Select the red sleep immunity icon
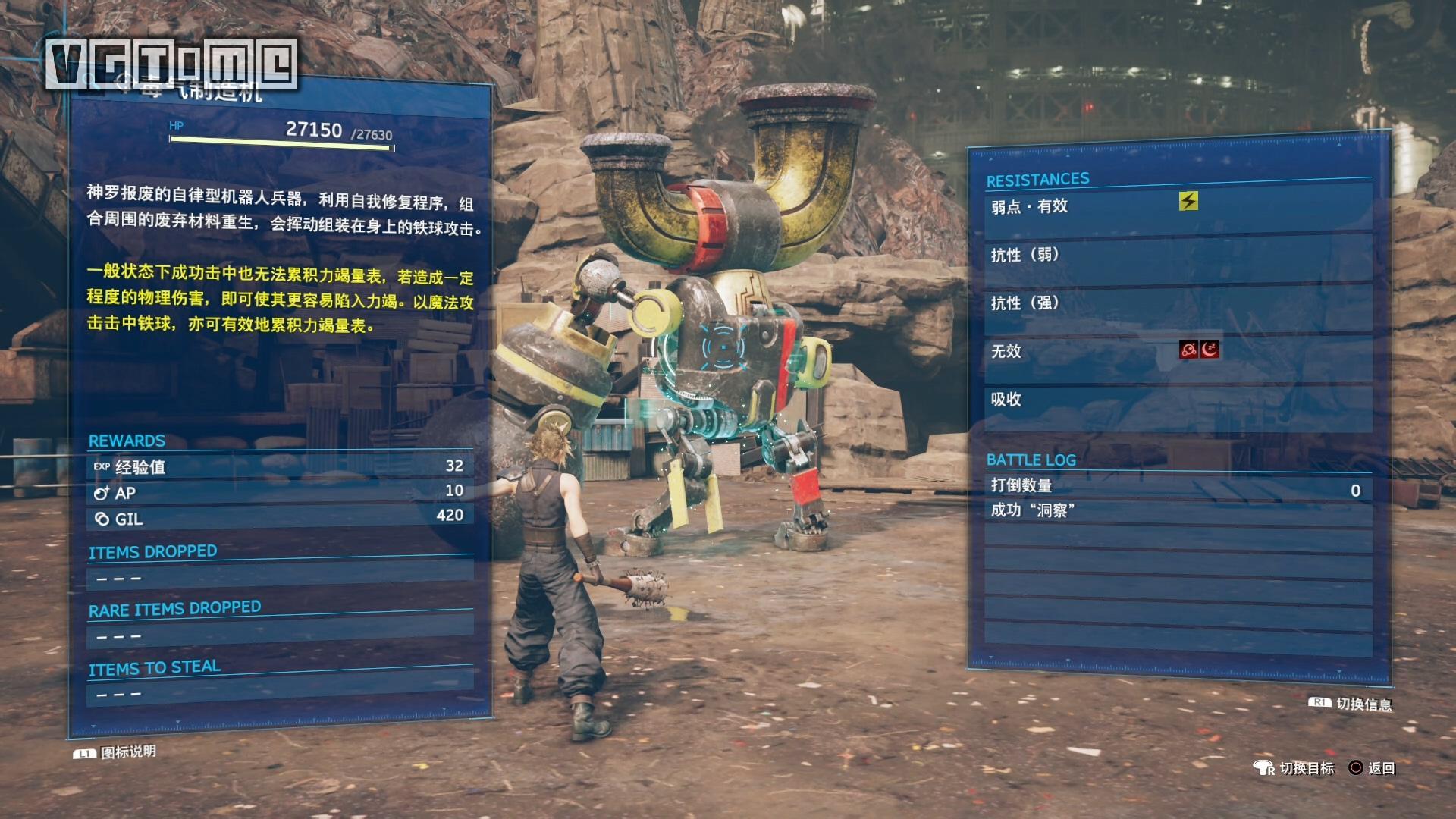The width and height of the screenshot is (1456, 819). click(x=1210, y=349)
